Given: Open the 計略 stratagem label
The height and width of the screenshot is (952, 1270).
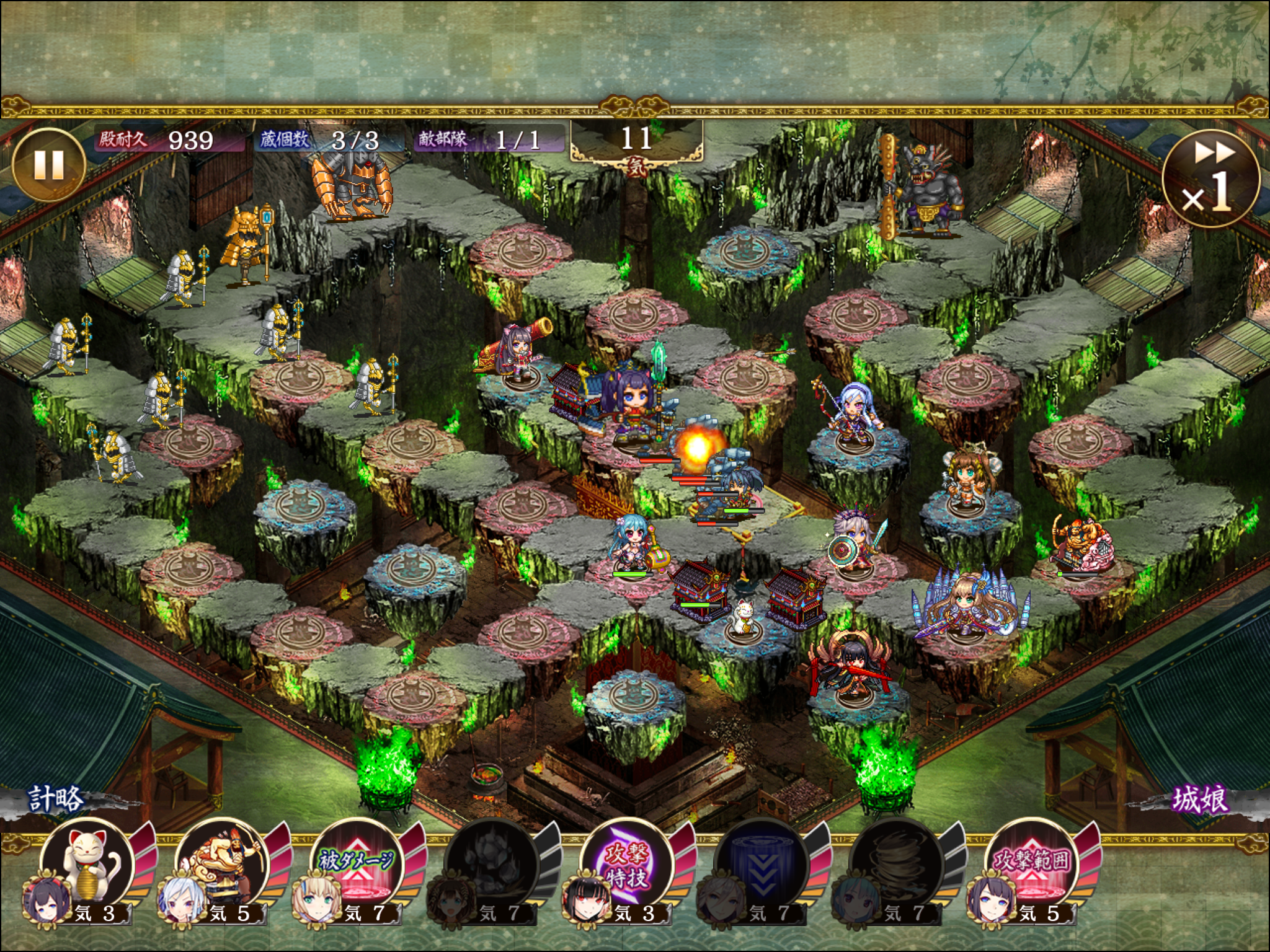Looking at the screenshot, I should 56,800.
